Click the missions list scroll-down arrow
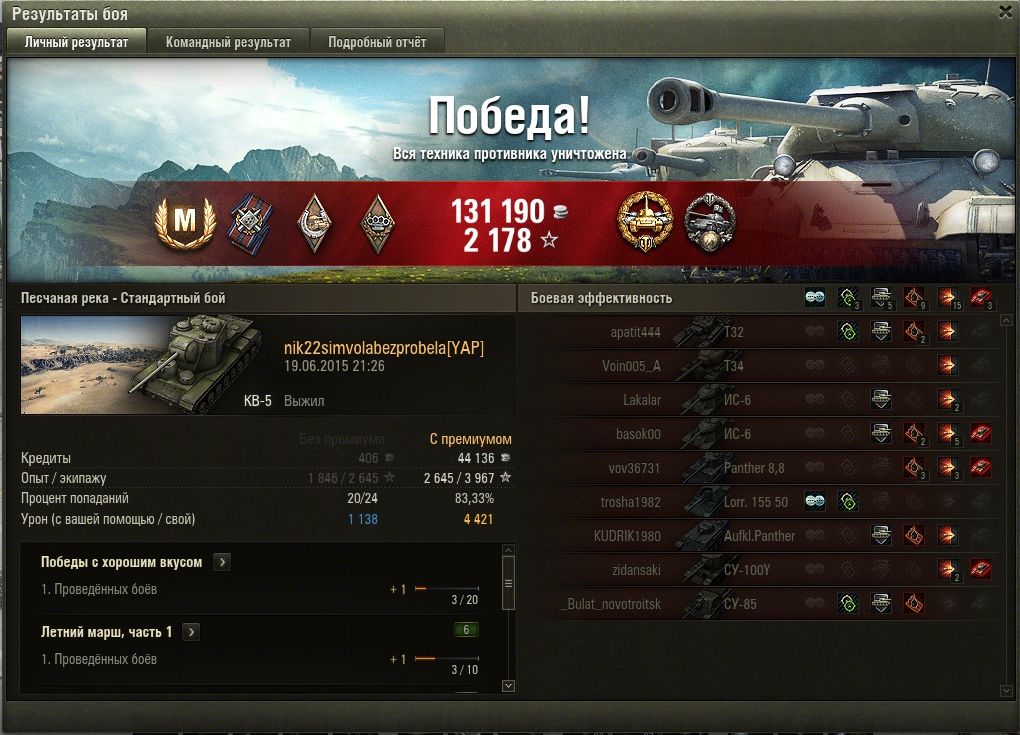The image size is (1020, 735). [508, 685]
